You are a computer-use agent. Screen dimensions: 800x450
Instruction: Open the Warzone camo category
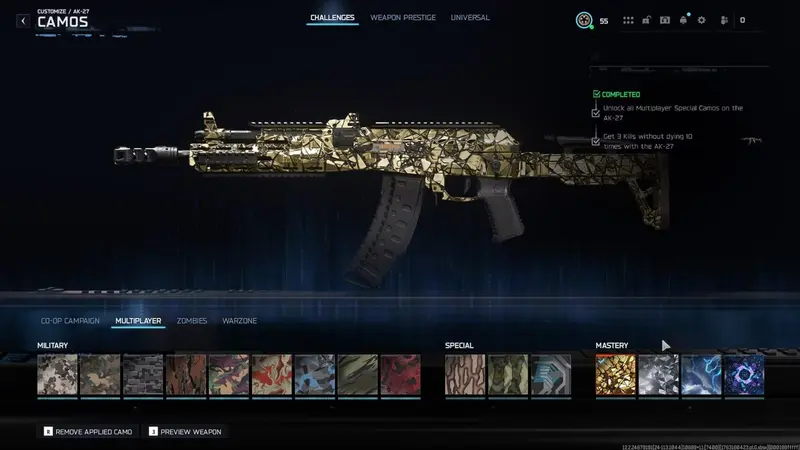coord(239,321)
